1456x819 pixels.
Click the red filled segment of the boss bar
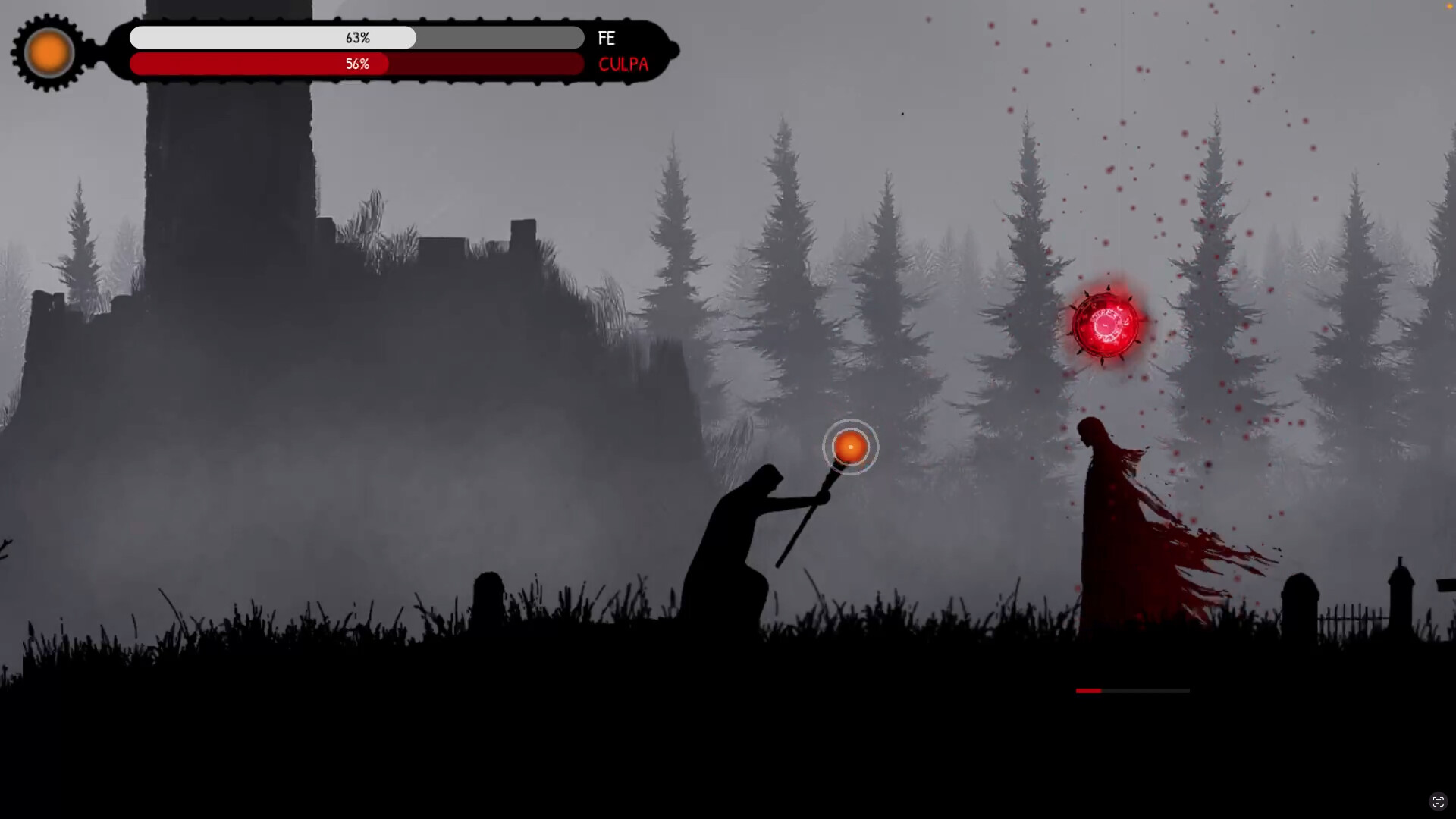(x=1089, y=691)
